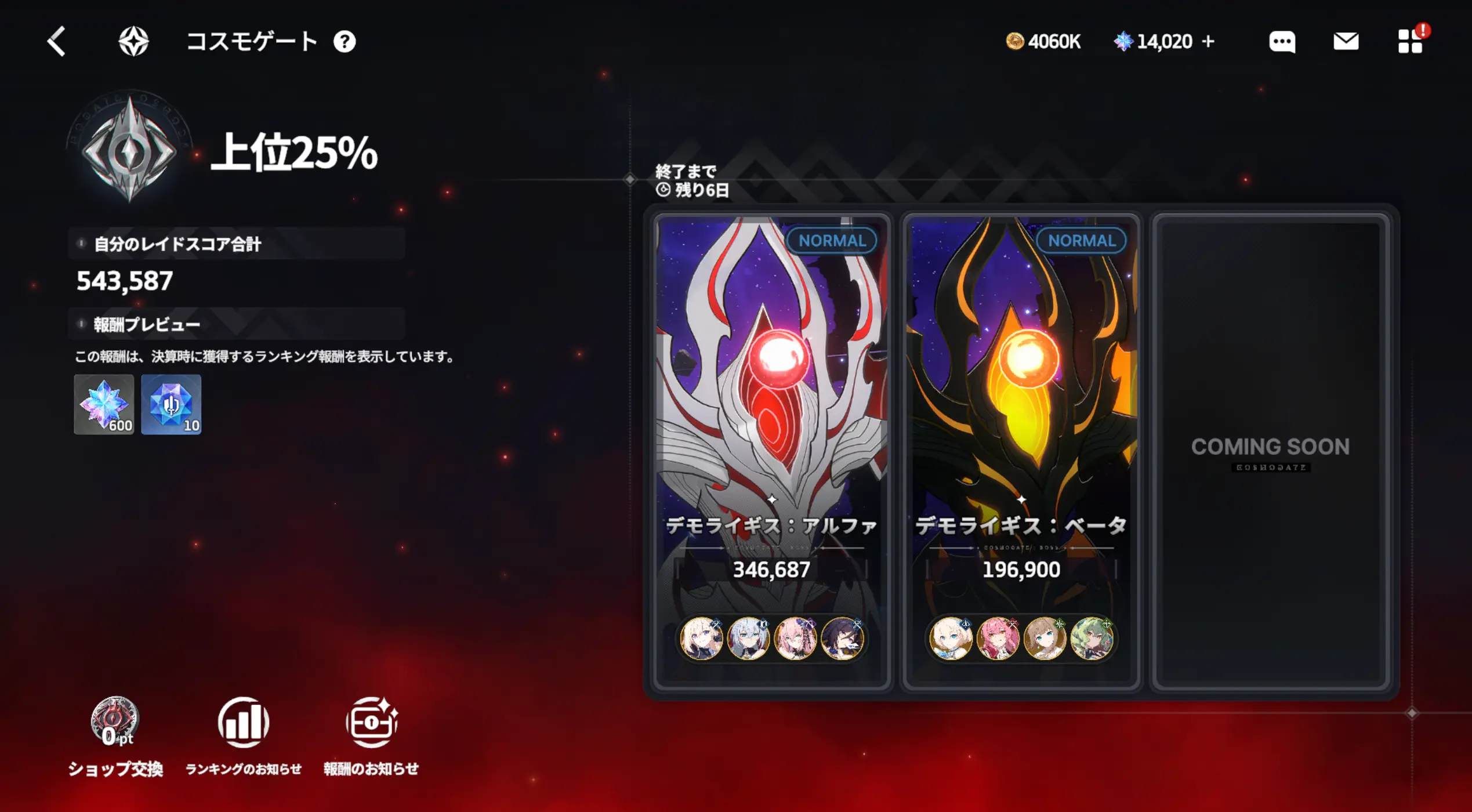Open the chat bubble icon
Image resolution: width=1472 pixels, height=812 pixels.
[x=1282, y=42]
